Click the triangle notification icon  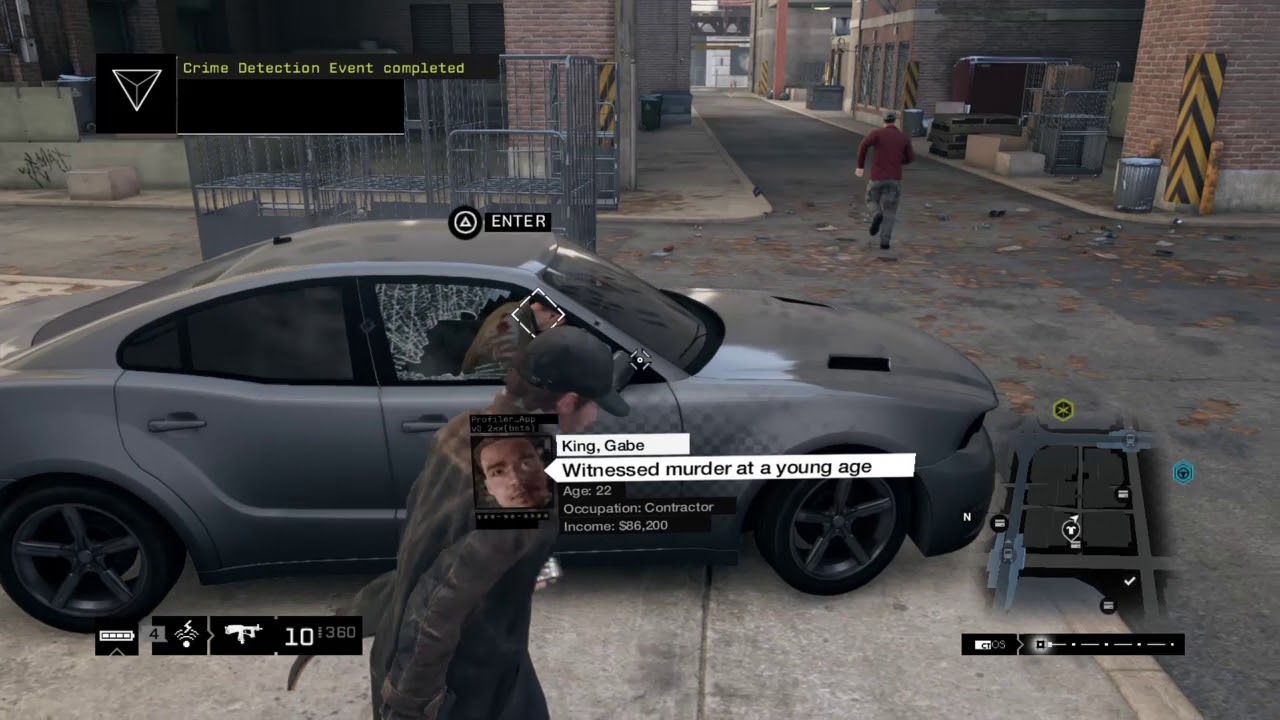click(x=137, y=93)
